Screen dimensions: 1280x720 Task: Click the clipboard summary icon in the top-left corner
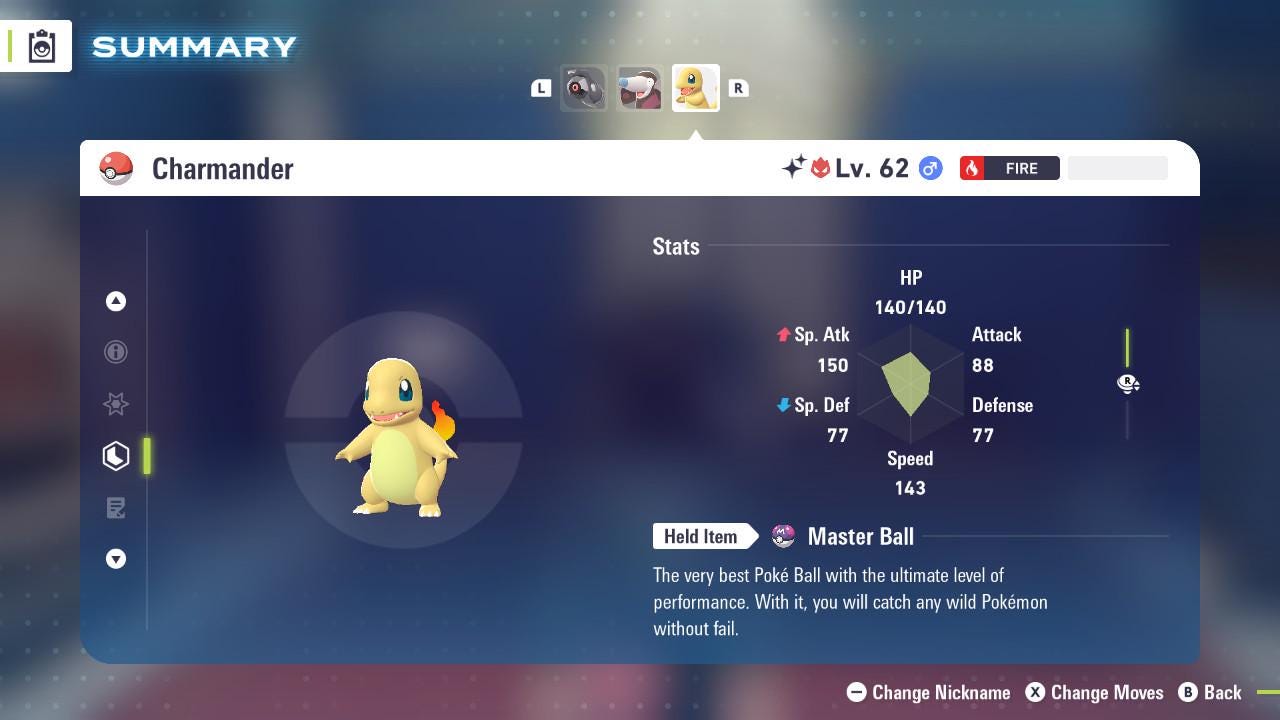[x=41, y=45]
